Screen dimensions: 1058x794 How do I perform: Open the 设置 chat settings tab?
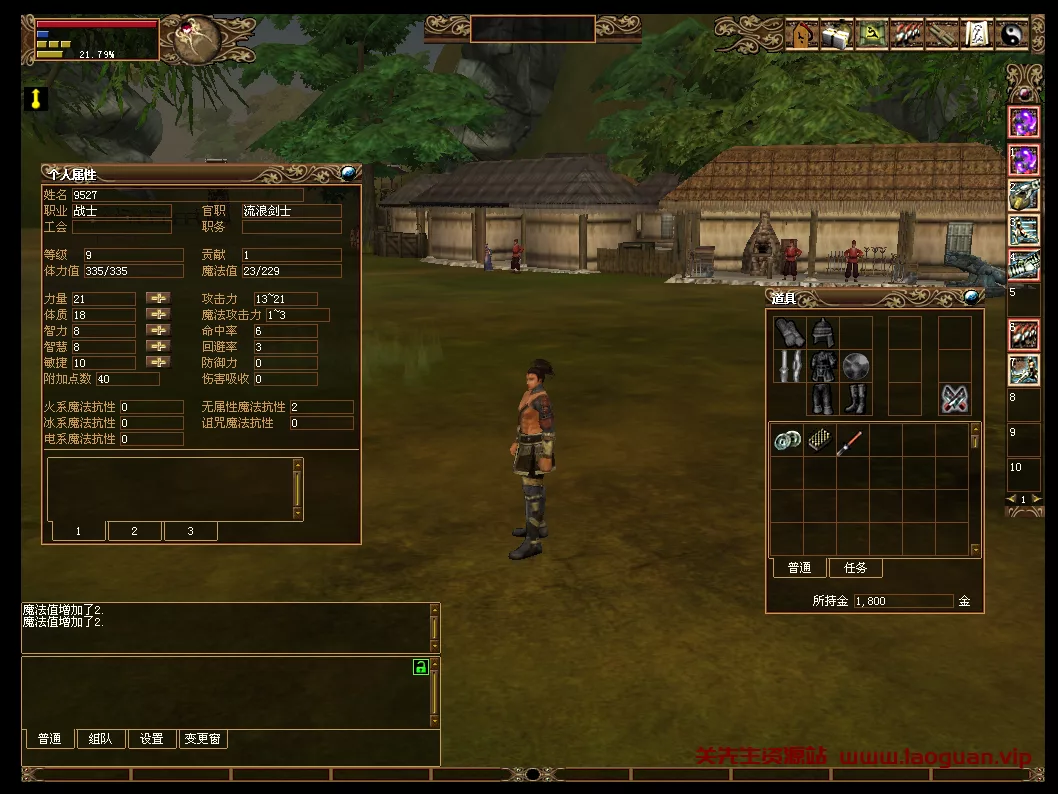[152, 739]
